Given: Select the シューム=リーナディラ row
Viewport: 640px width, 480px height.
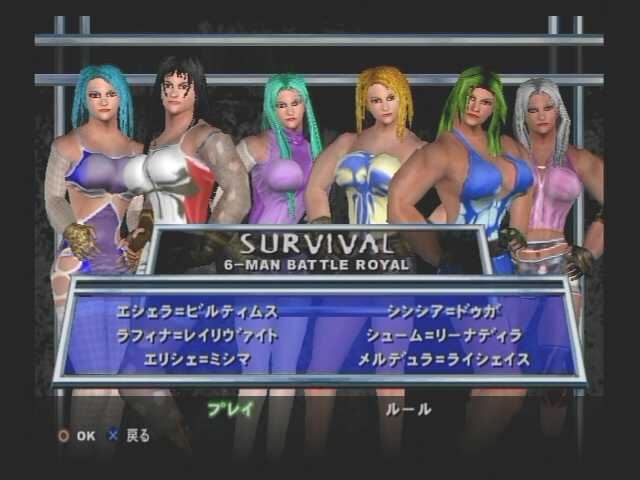Looking at the screenshot, I should [430, 335].
